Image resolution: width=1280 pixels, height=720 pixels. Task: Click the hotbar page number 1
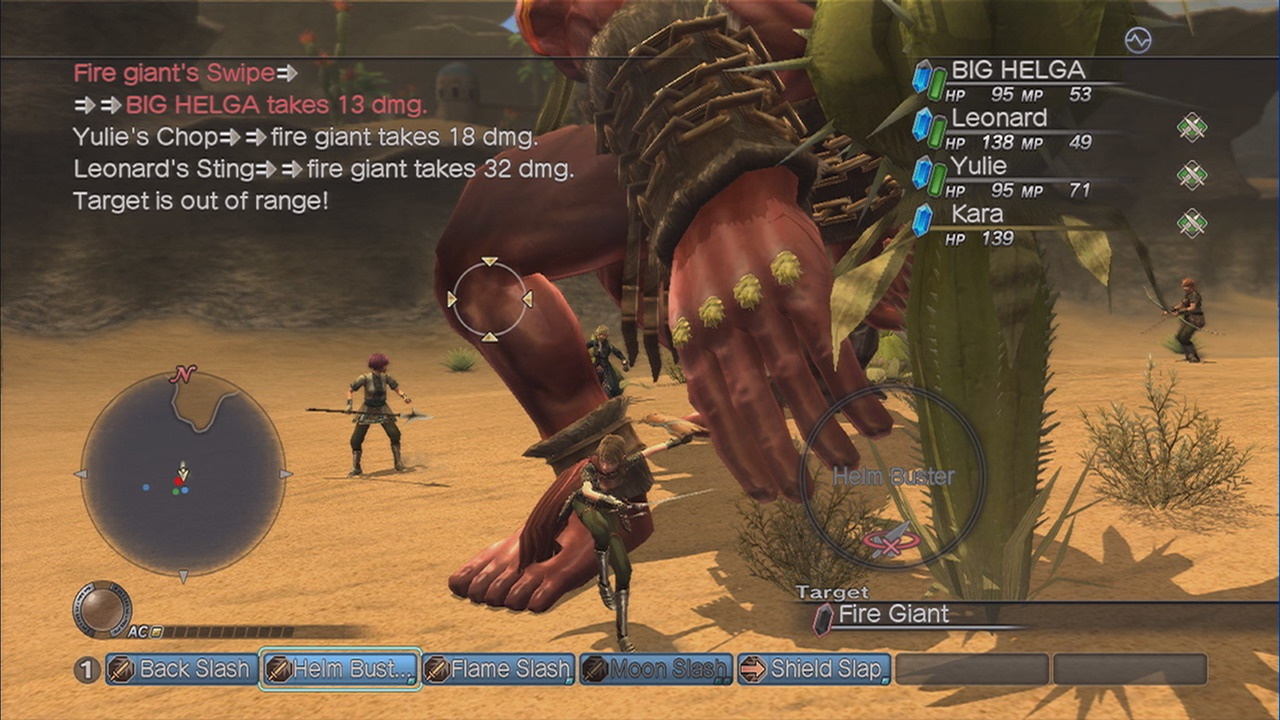click(87, 670)
